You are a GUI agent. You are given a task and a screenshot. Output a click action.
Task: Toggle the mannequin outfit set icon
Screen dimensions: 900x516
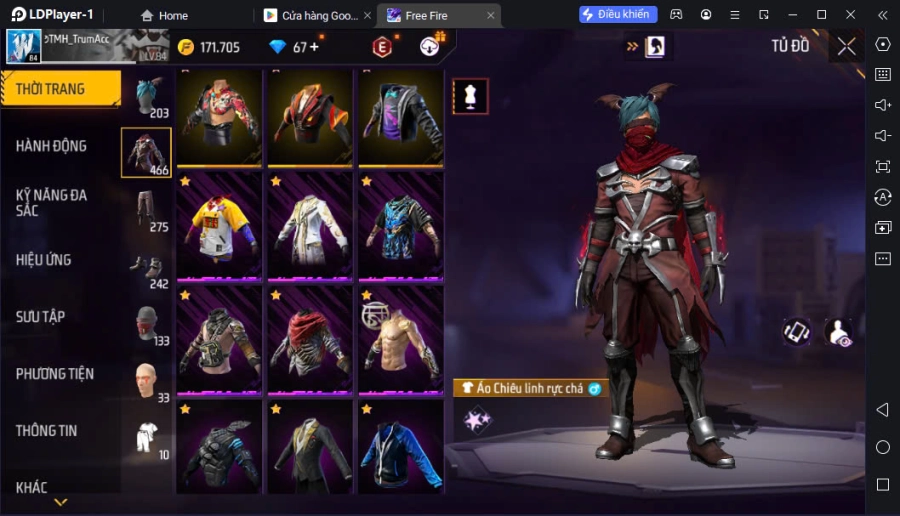click(470, 96)
